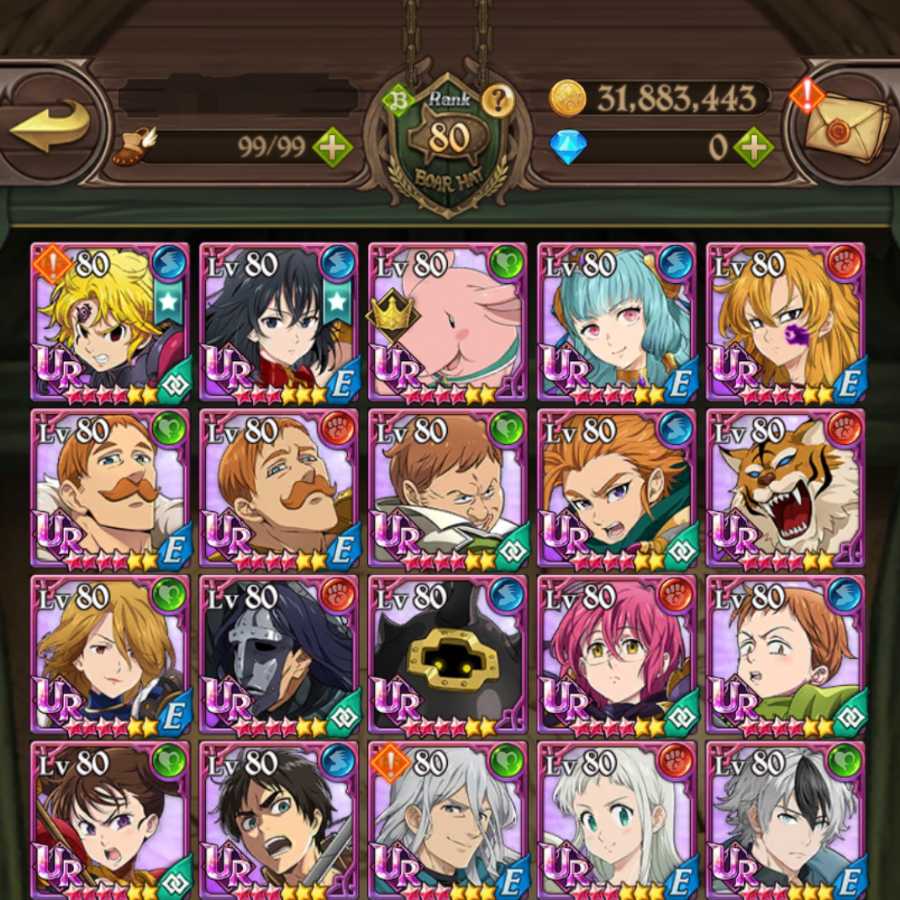
Task: Choose the roaring tiger hero card
Action: tap(785, 488)
